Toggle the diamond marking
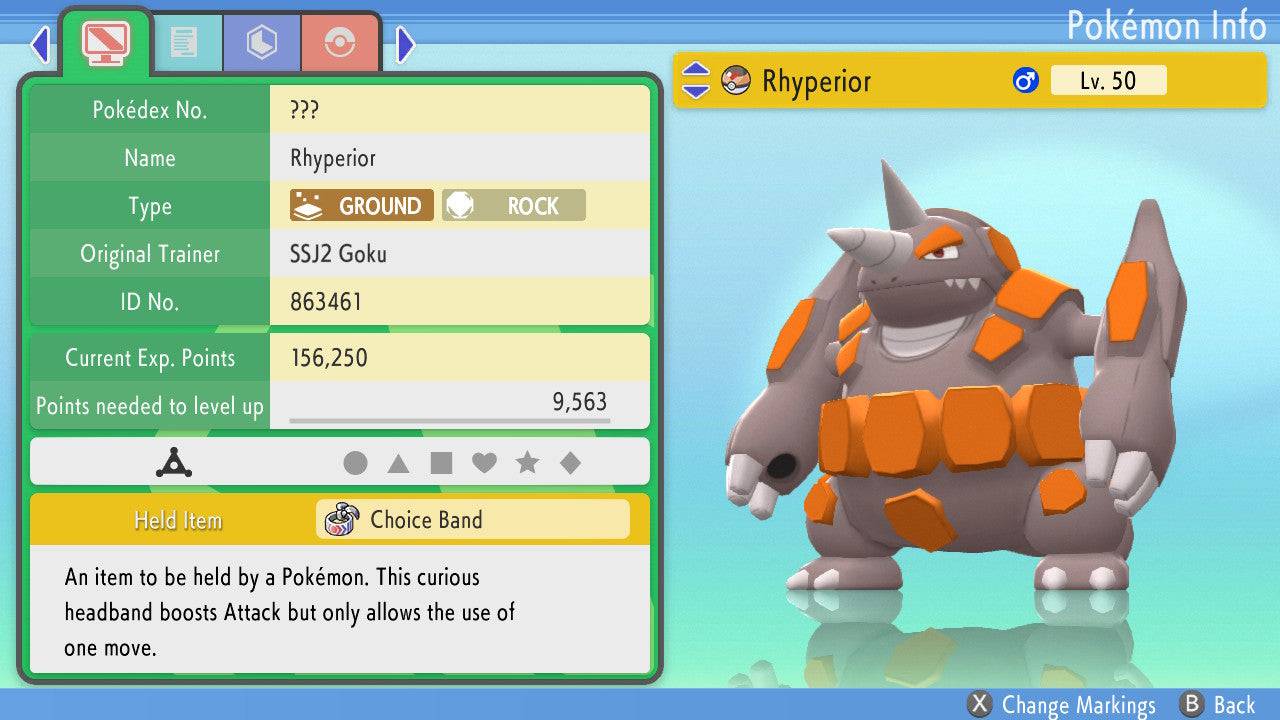This screenshot has width=1280, height=720. [x=570, y=463]
